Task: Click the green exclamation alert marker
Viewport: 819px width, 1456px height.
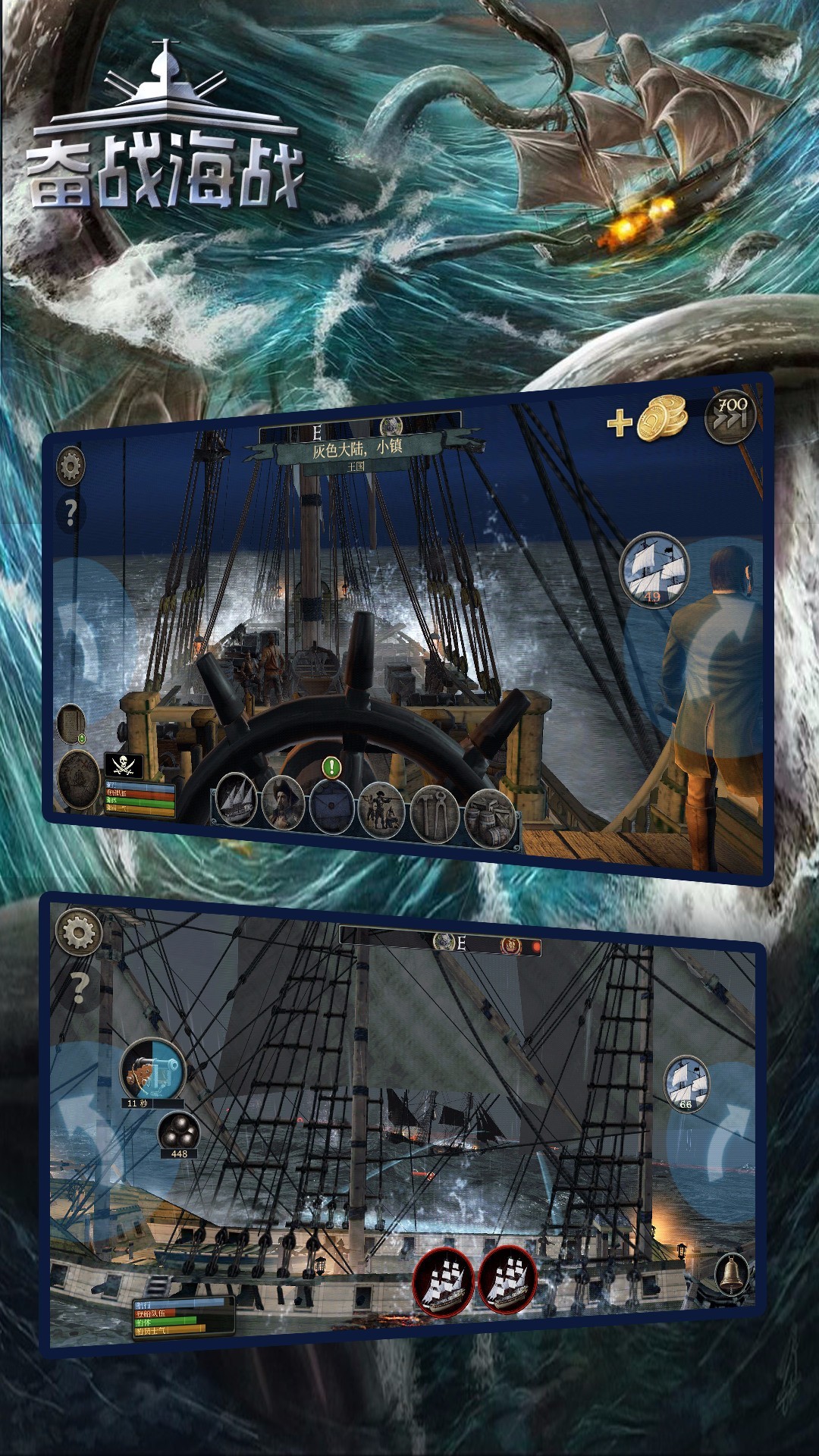Action: click(x=331, y=767)
